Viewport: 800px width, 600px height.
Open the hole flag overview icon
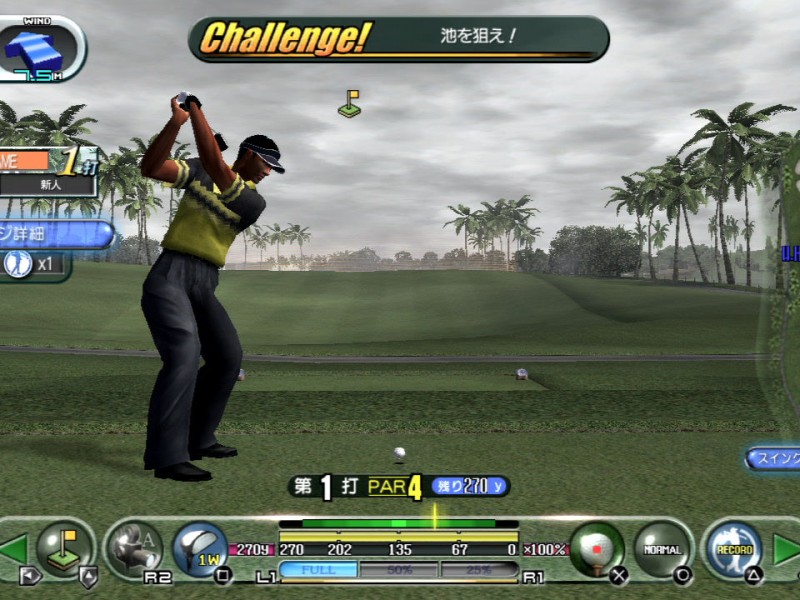click(x=63, y=547)
